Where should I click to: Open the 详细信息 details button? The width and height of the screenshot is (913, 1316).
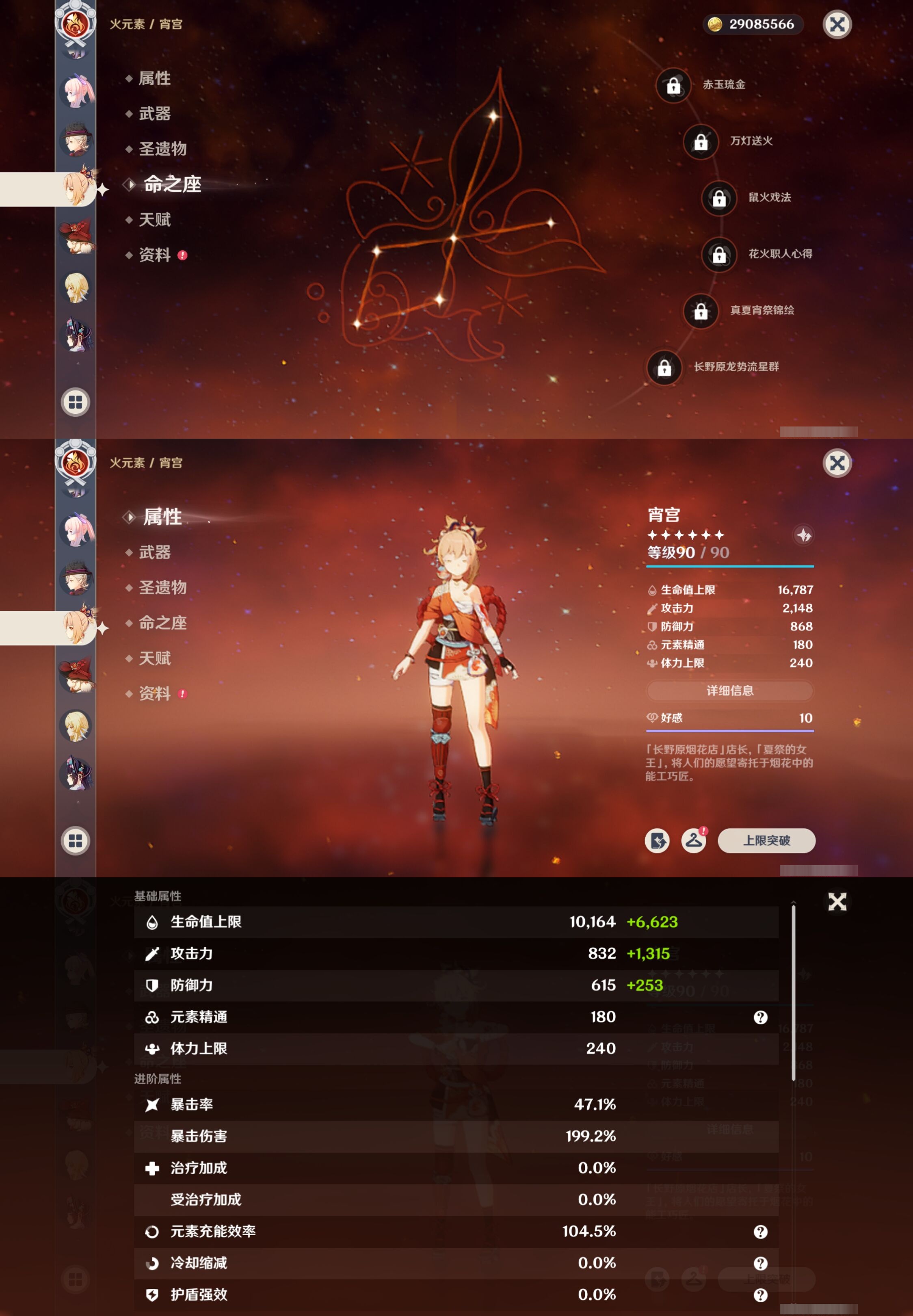(729, 690)
